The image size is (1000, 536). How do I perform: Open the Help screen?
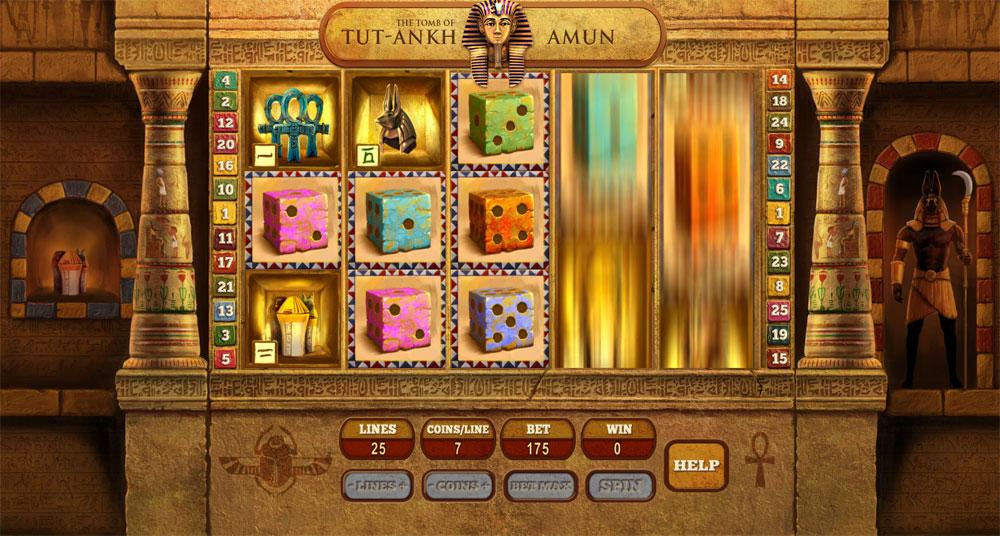696,465
